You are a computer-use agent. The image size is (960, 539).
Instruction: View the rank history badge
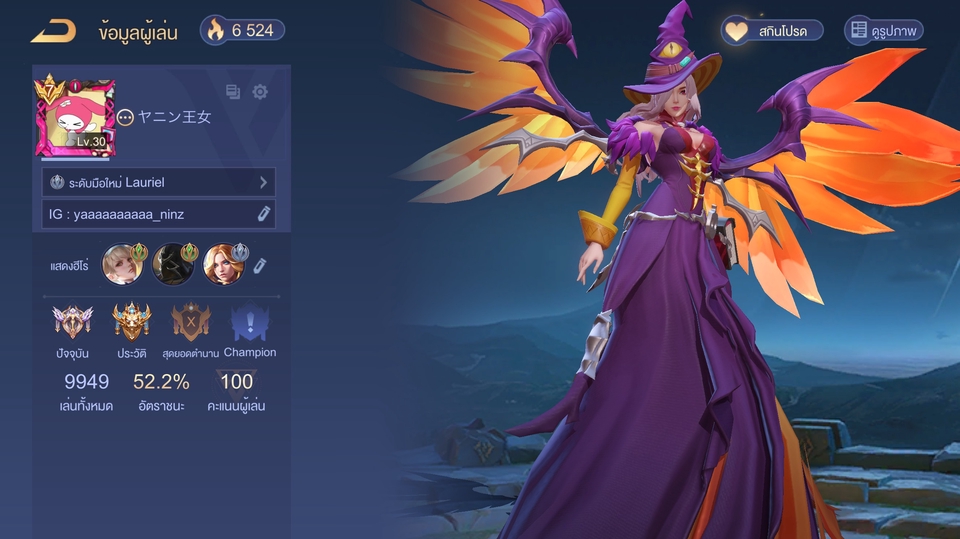[132, 323]
